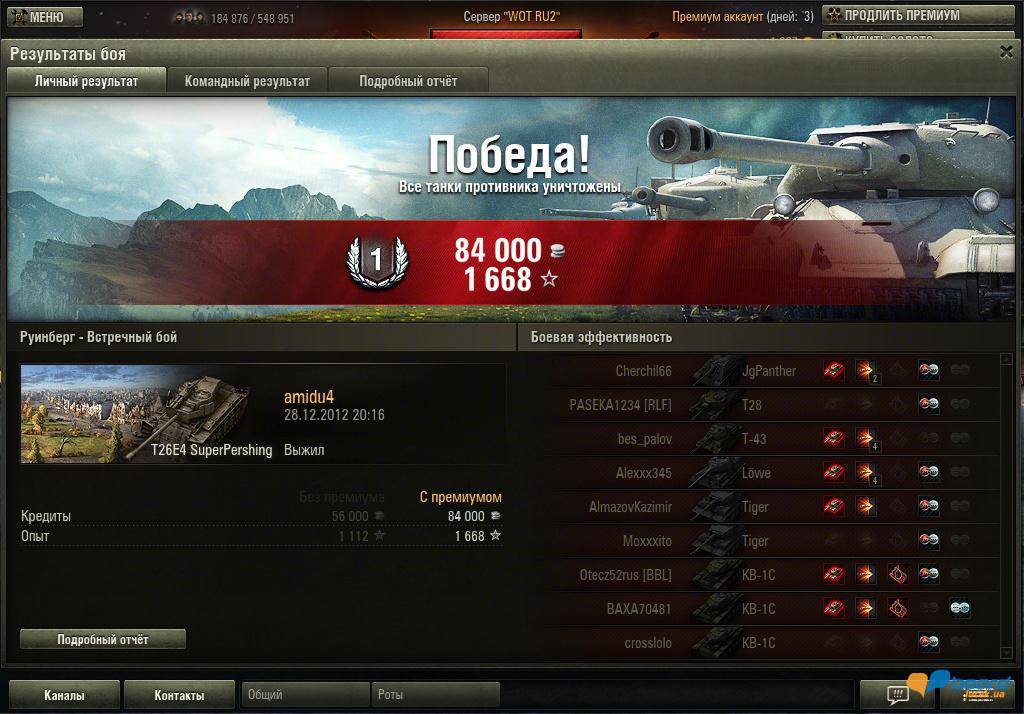Screen dimensions: 1024x714
Task: Click the T26E4 SuperPershing map thumbnail
Action: click(x=147, y=414)
